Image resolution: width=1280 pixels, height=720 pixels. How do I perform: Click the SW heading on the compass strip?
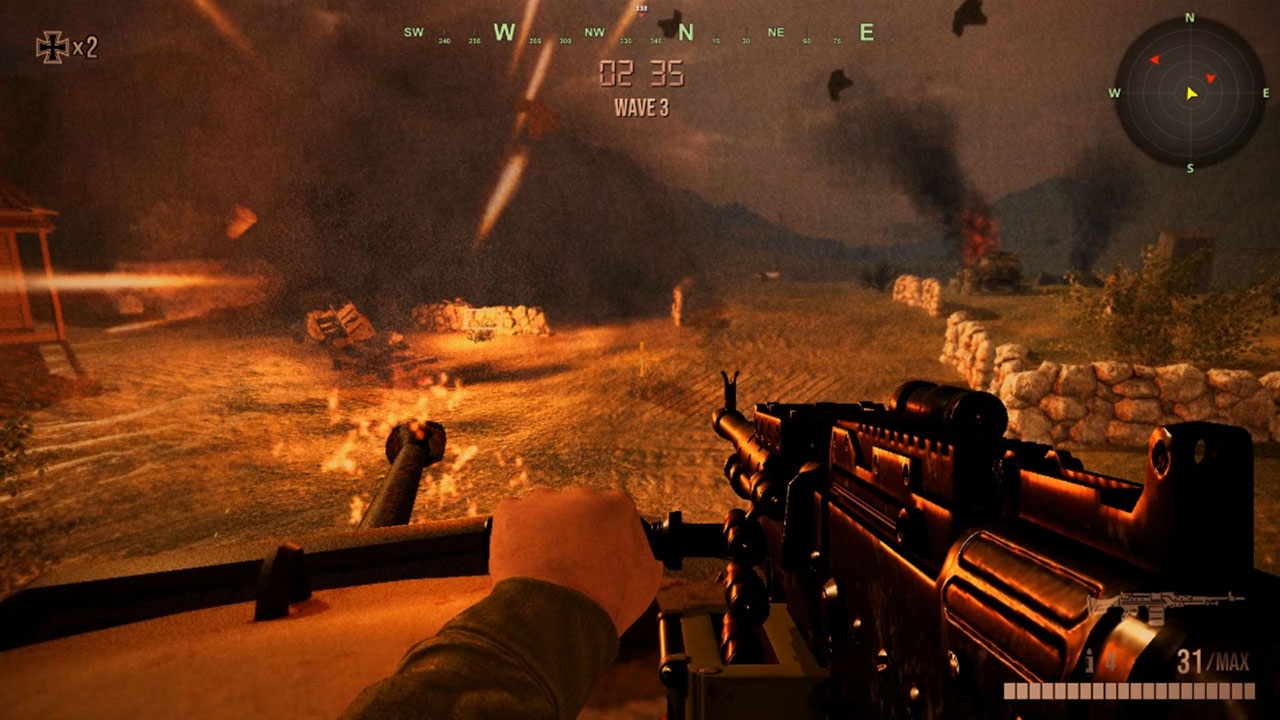(412, 32)
